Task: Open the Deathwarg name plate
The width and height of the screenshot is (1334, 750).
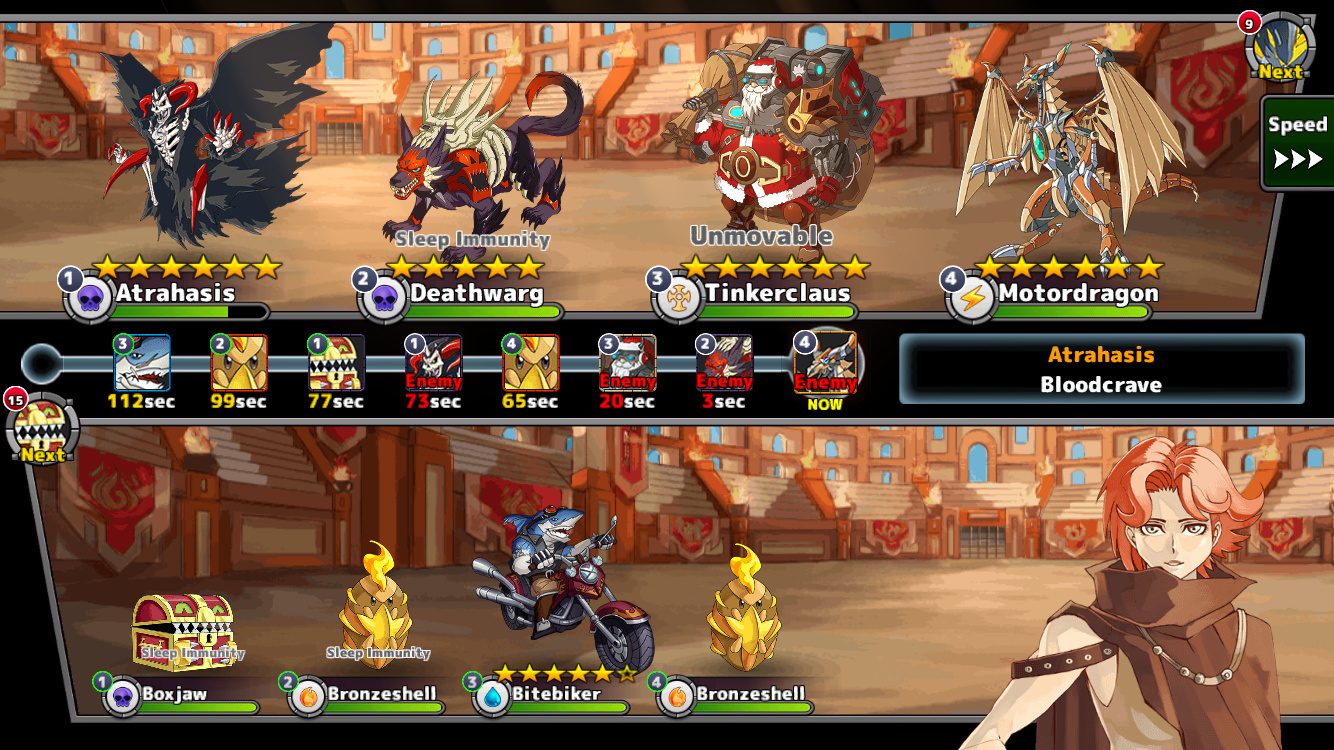Action: click(477, 294)
